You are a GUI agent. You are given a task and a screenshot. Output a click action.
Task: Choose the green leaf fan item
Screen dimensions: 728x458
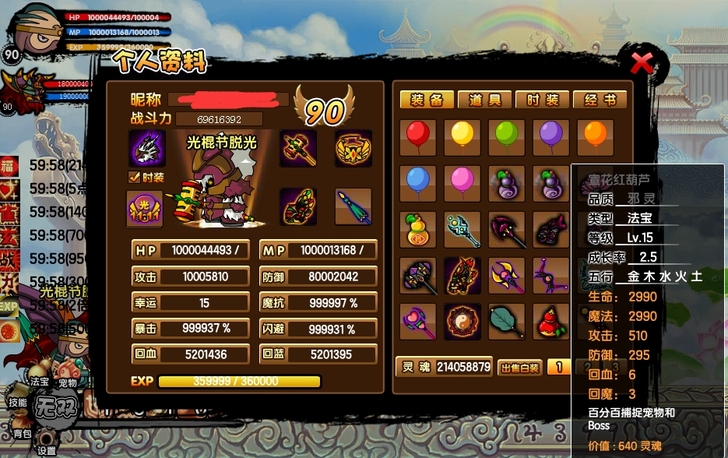[x=506, y=320]
